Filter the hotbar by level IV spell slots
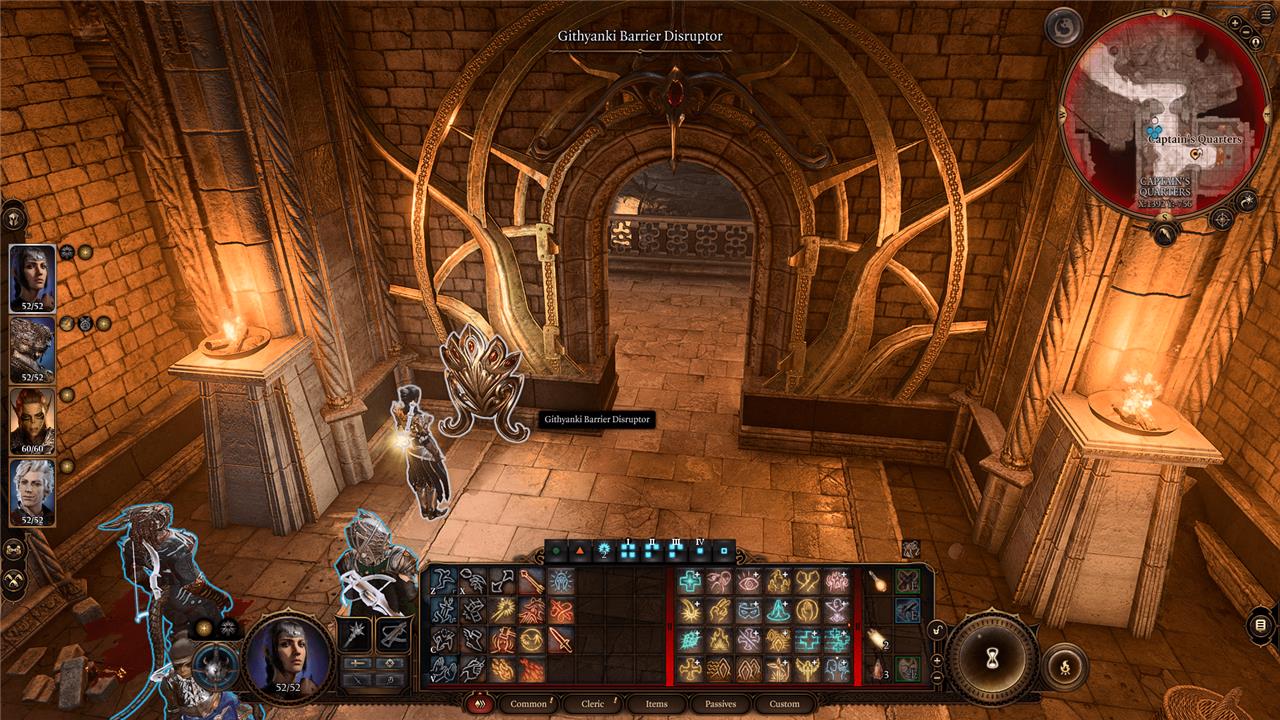The image size is (1280, 720). click(700, 550)
